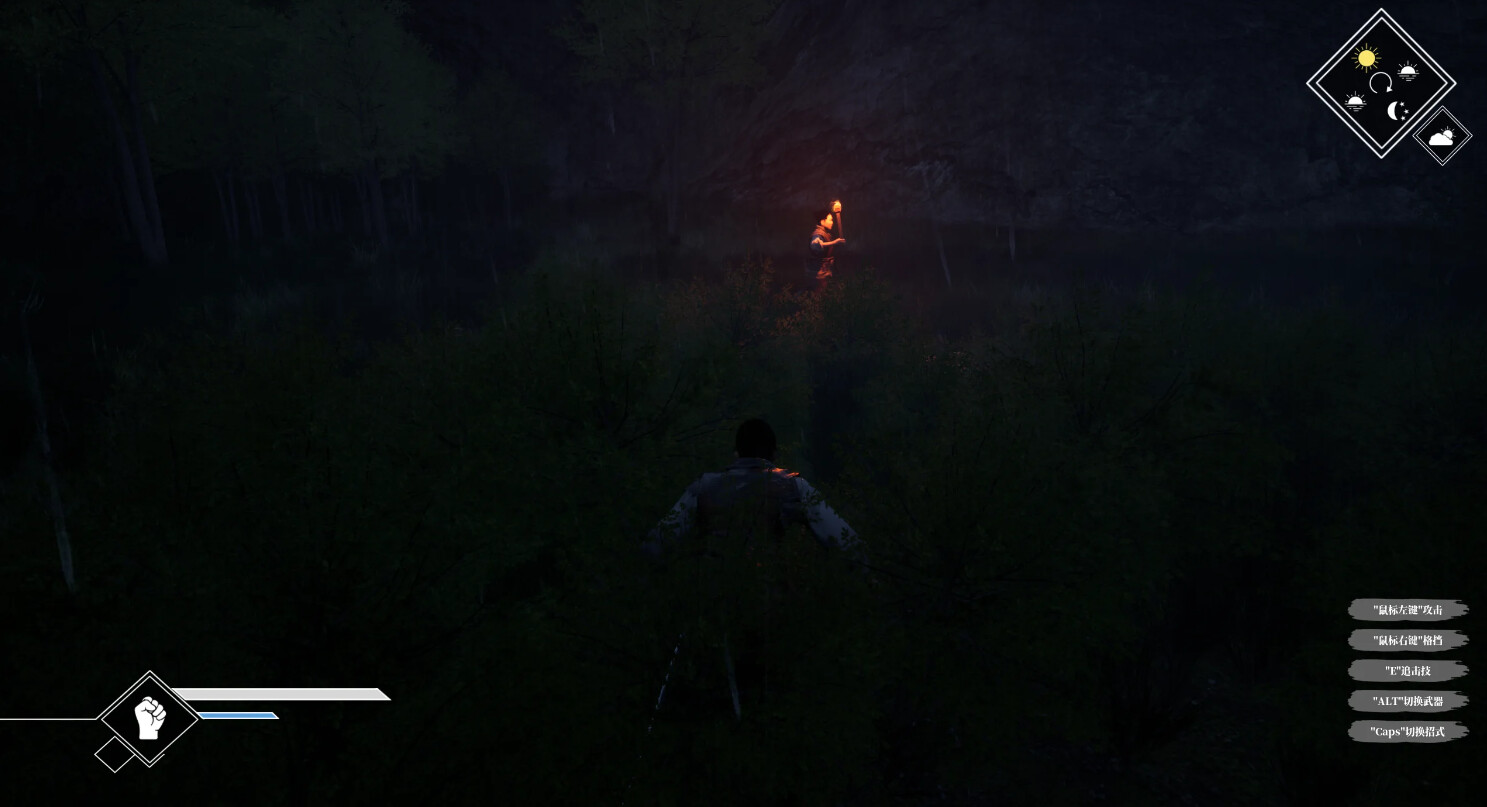This screenshot has height=807, width=1487.
Task: Click the blue stamina bar
Action: tap(240, 715)
